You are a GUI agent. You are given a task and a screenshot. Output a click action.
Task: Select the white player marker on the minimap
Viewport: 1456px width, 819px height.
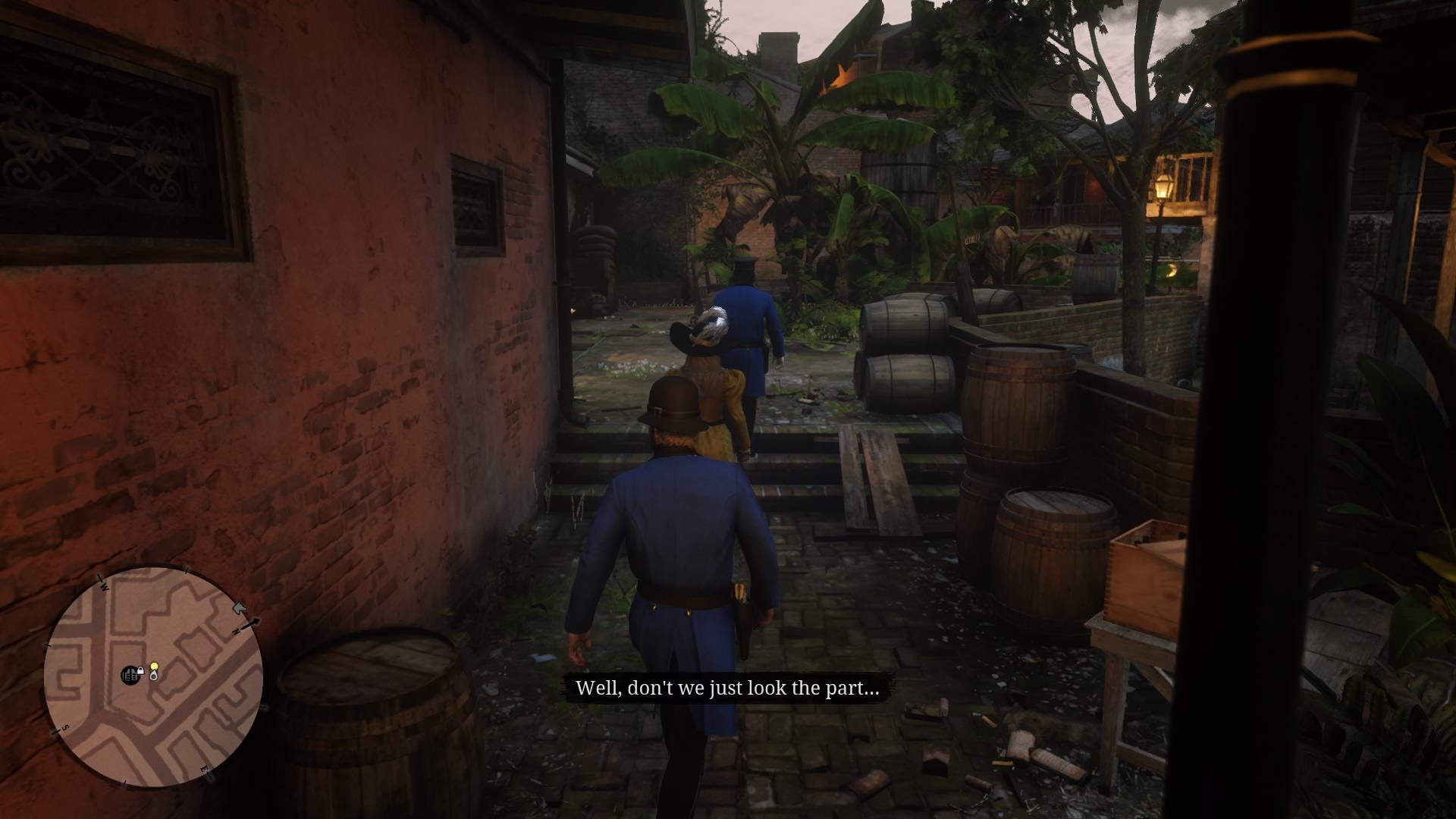coord(153,676)
